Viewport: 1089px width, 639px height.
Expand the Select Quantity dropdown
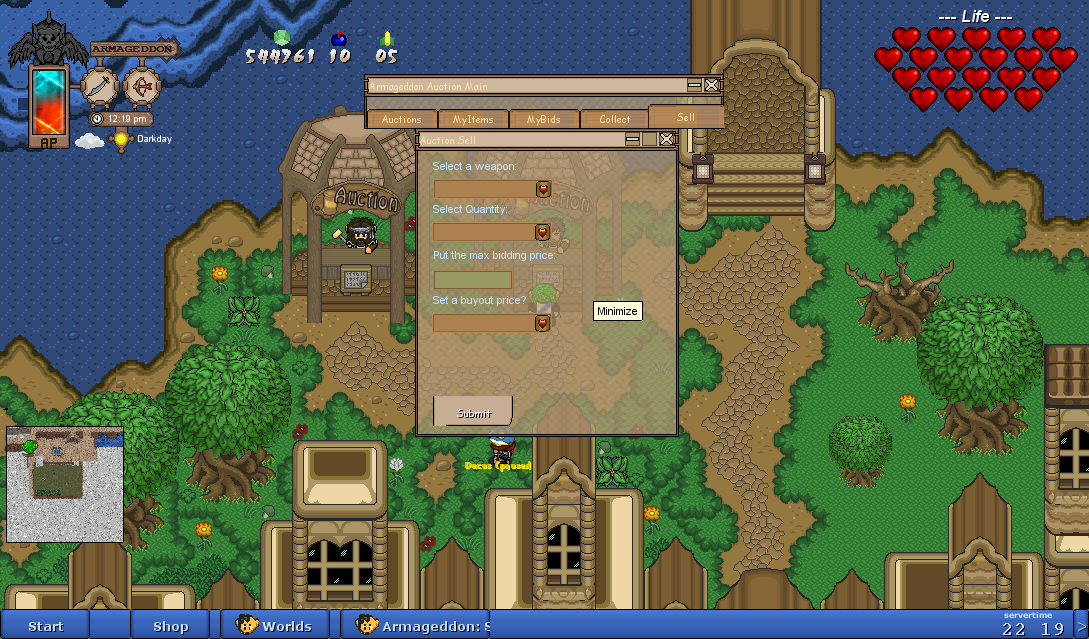pos(543,232)
